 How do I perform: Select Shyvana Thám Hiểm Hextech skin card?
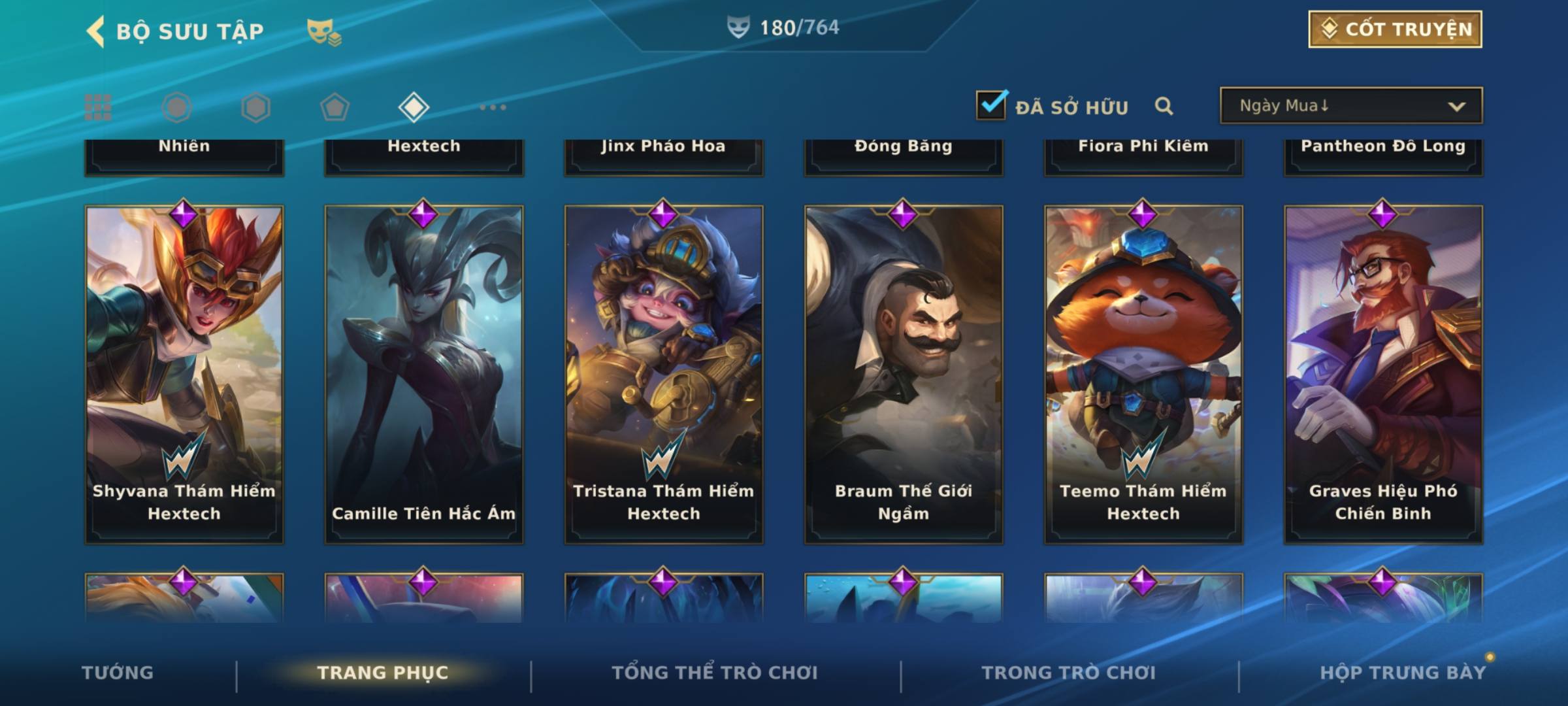[x=184, y=374]
